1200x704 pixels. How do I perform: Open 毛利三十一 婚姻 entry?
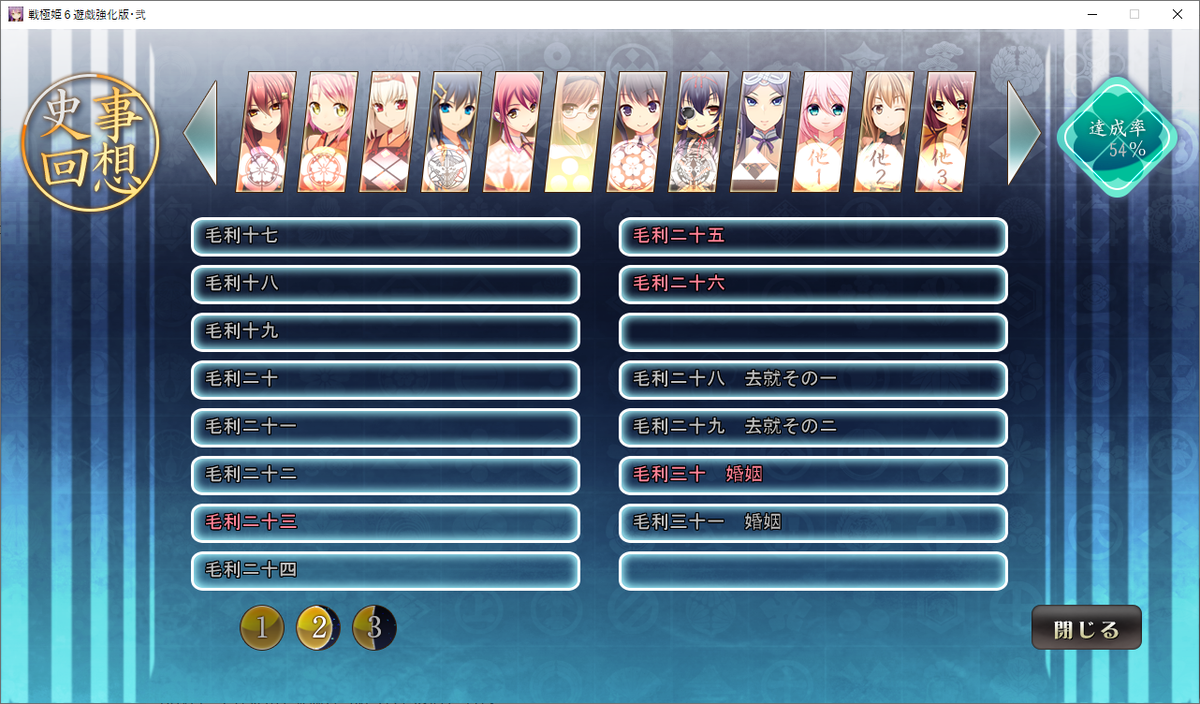pos(812,523)
